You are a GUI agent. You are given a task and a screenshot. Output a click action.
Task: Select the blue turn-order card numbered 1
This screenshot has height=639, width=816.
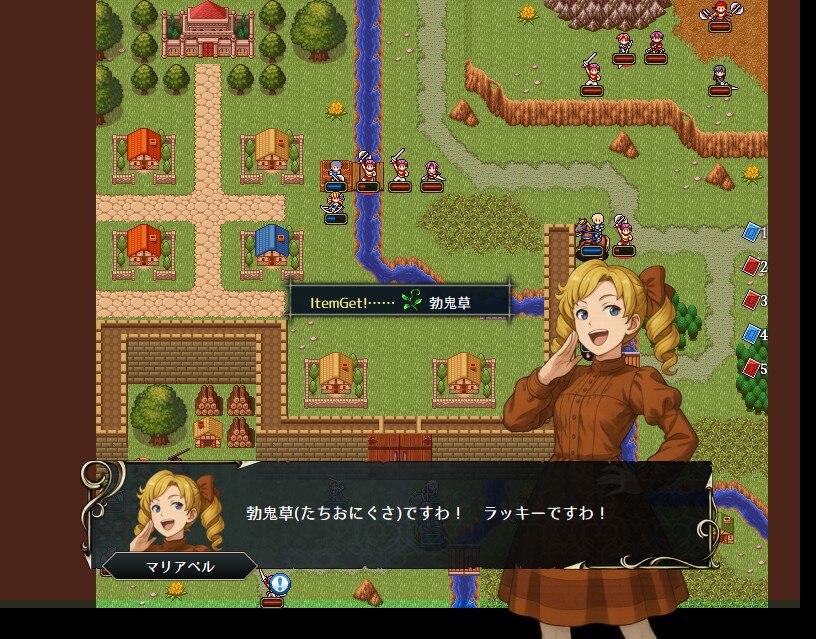point(751,232)
